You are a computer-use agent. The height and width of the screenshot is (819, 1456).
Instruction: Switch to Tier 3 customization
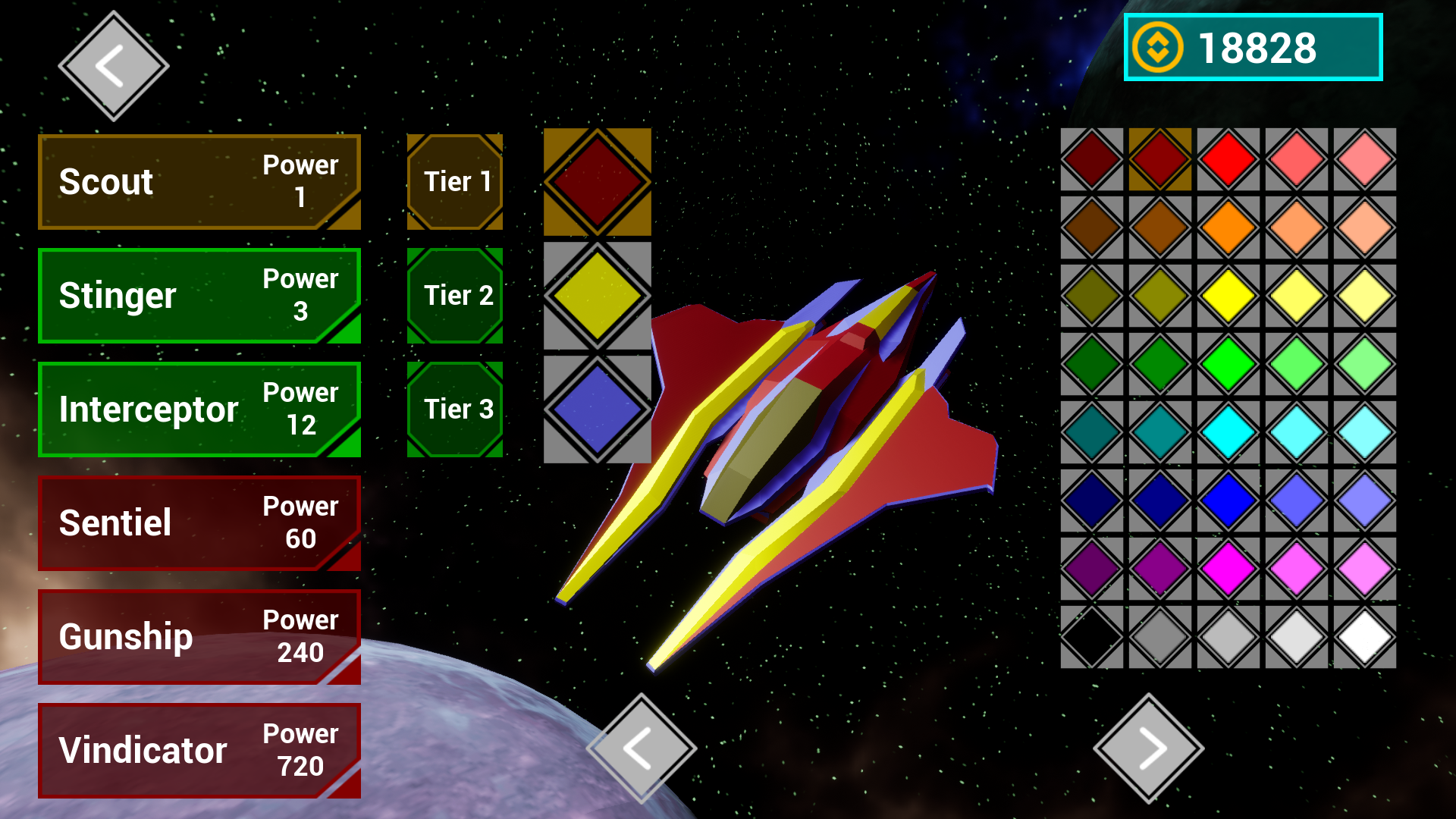(x=455, y=409)
